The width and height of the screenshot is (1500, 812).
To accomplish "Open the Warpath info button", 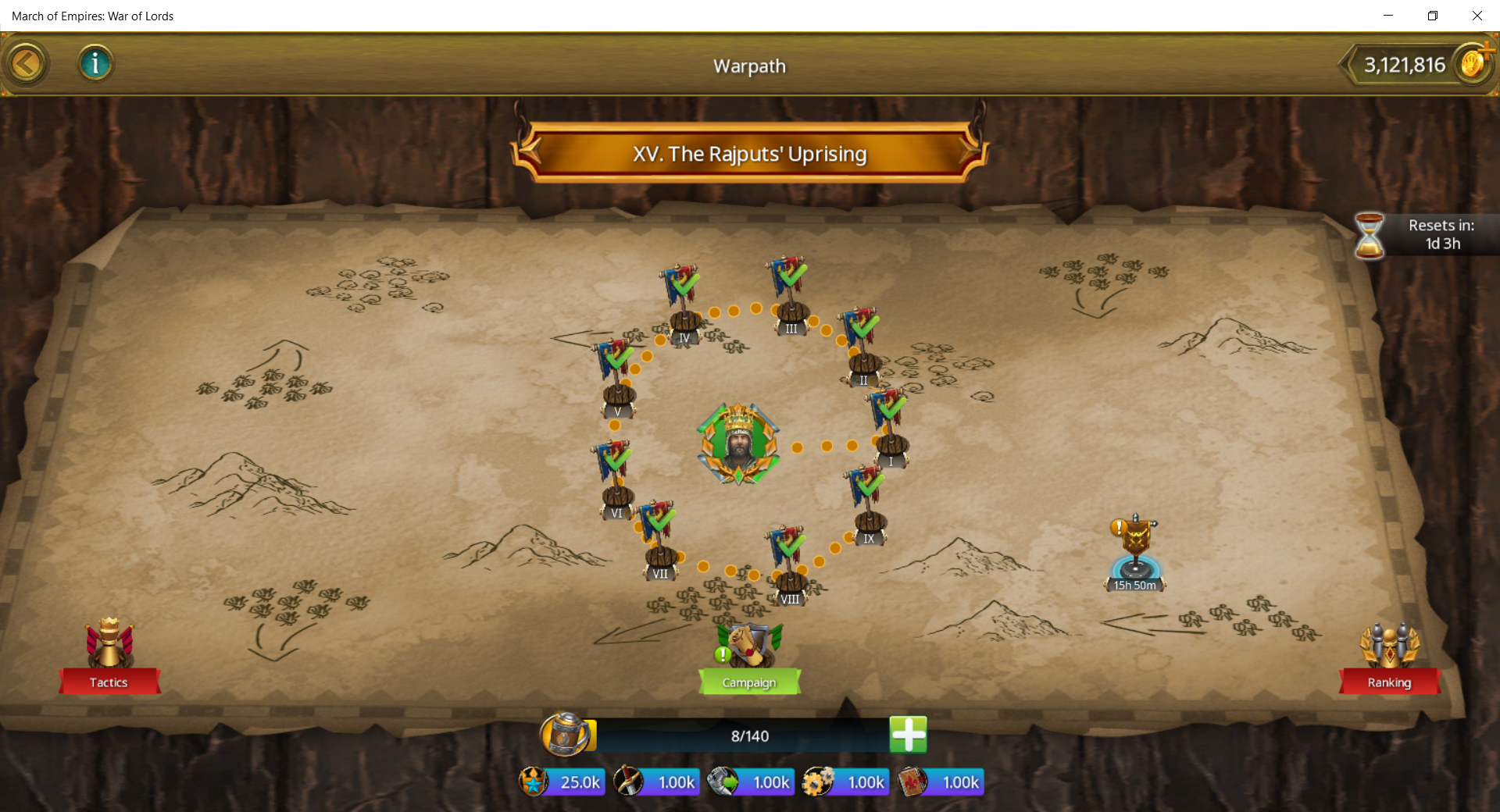I will coord(95,63).
